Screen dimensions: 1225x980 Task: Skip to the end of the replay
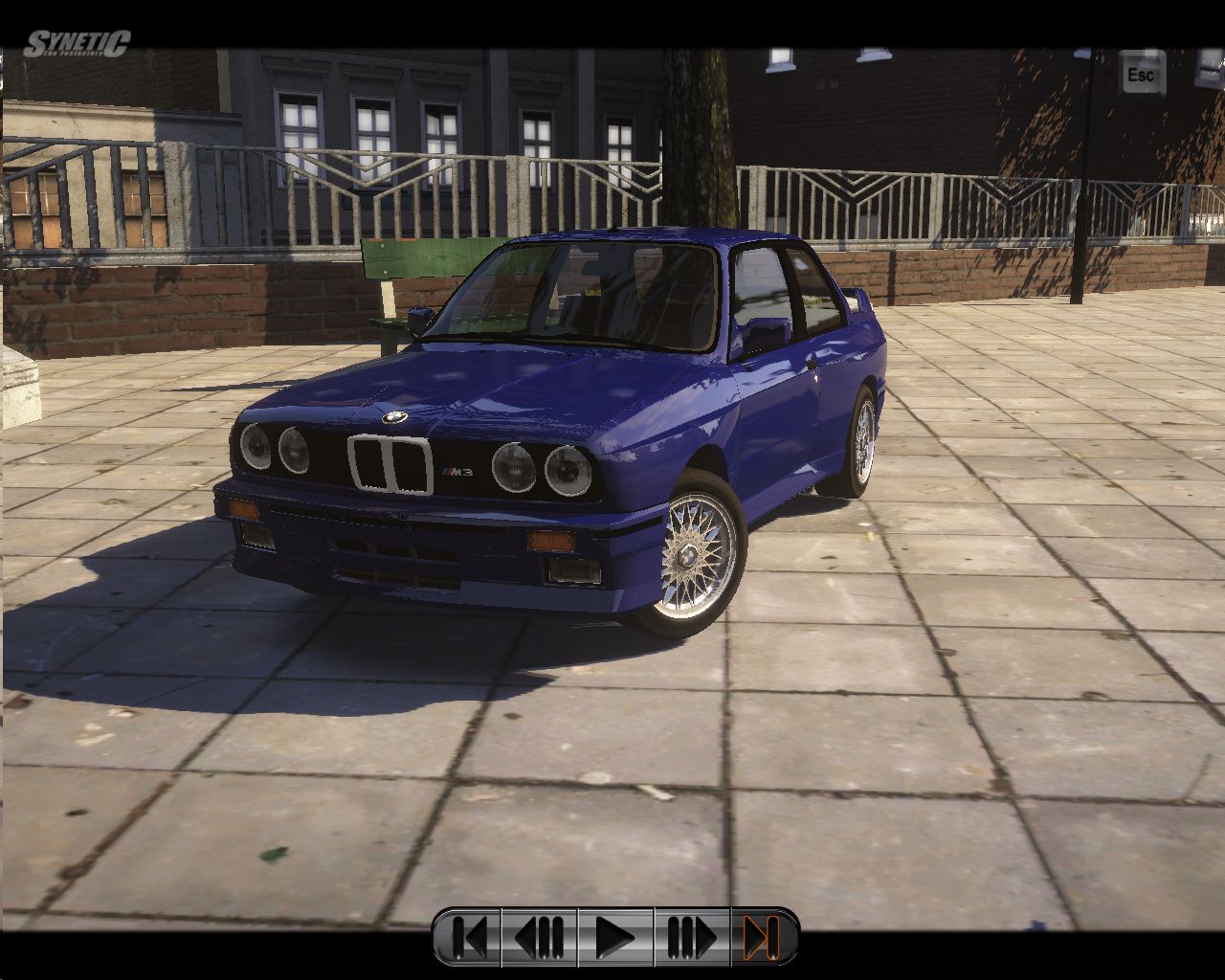coord(761,937)
